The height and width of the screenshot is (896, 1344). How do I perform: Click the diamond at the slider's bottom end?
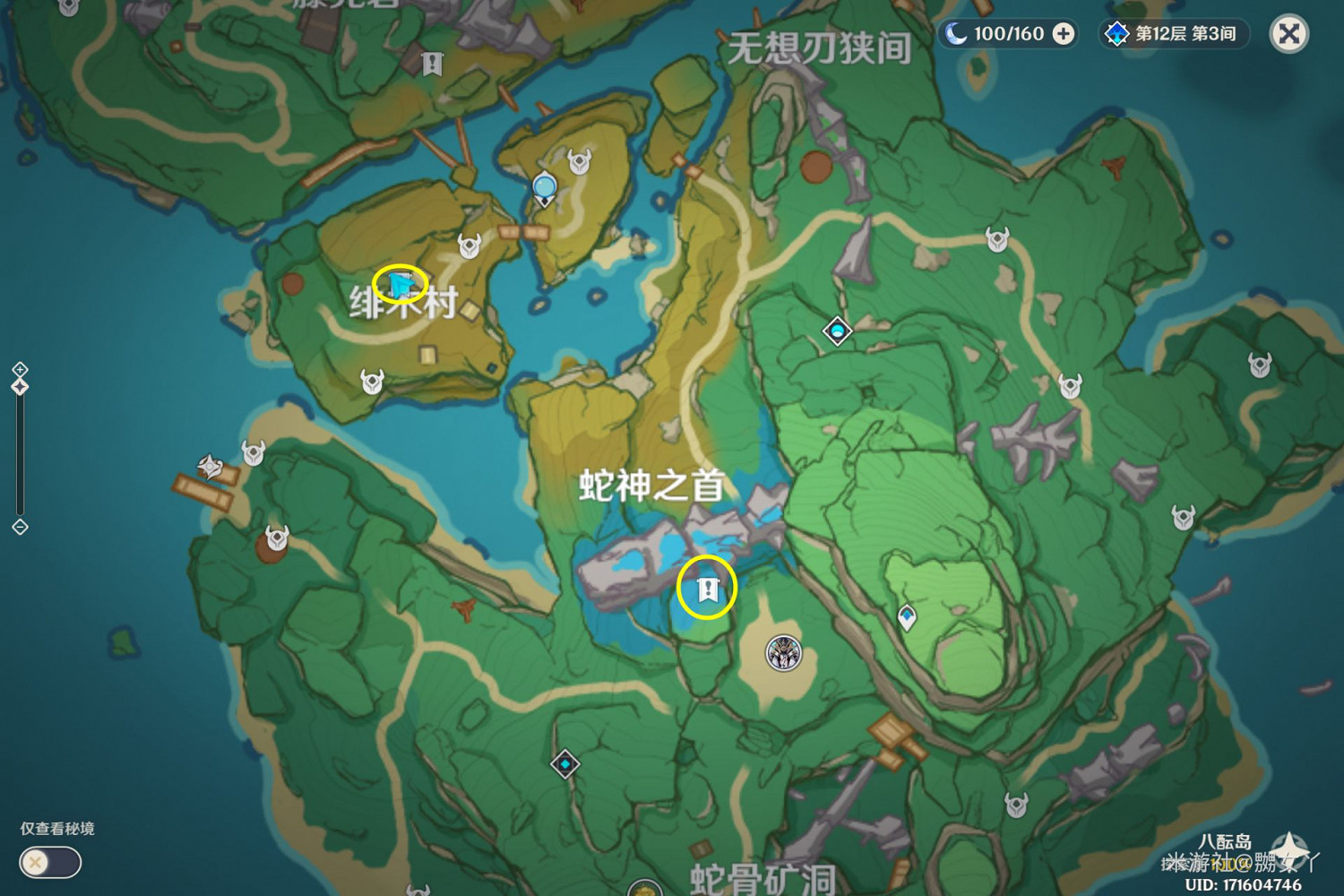pos(21,527)
